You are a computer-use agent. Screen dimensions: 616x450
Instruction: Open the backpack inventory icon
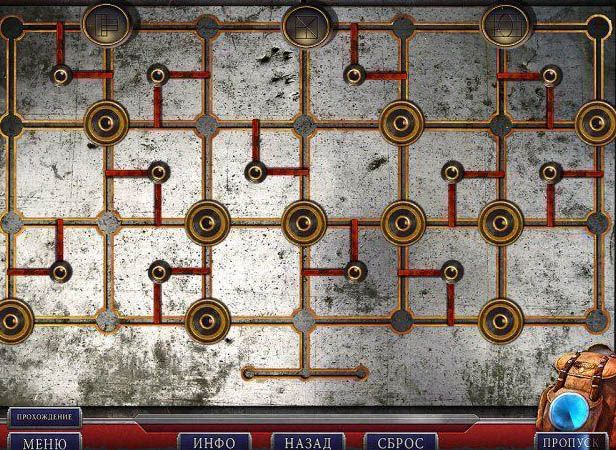click(579, 398)
